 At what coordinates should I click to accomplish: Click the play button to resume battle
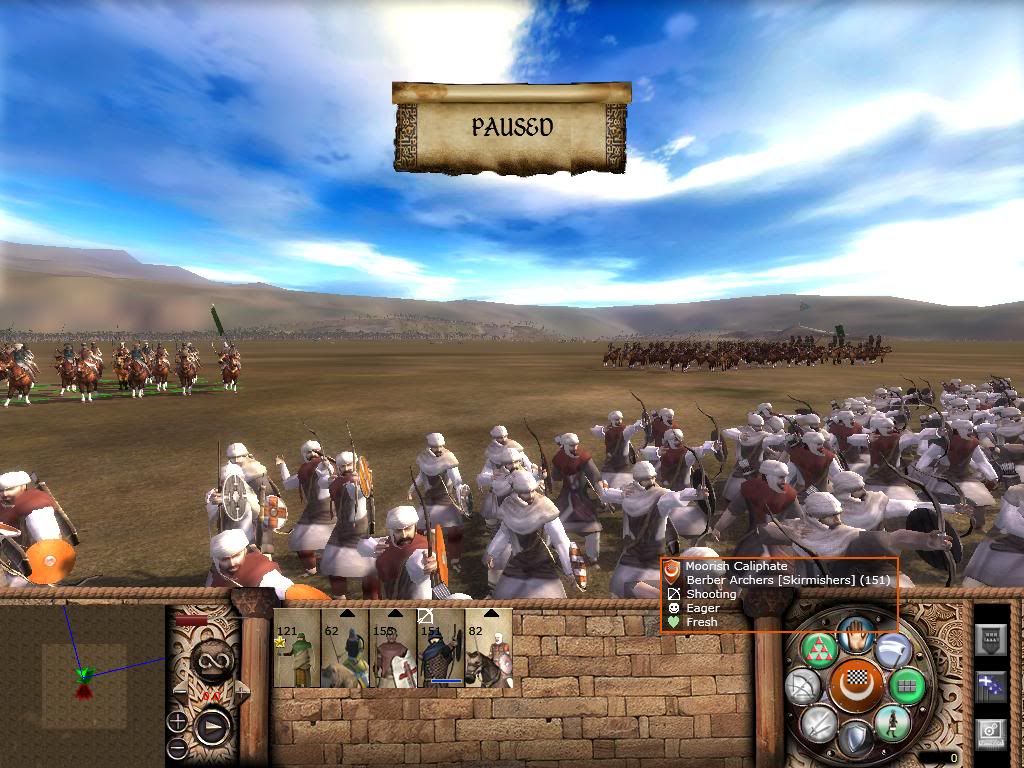pos(213,725)
